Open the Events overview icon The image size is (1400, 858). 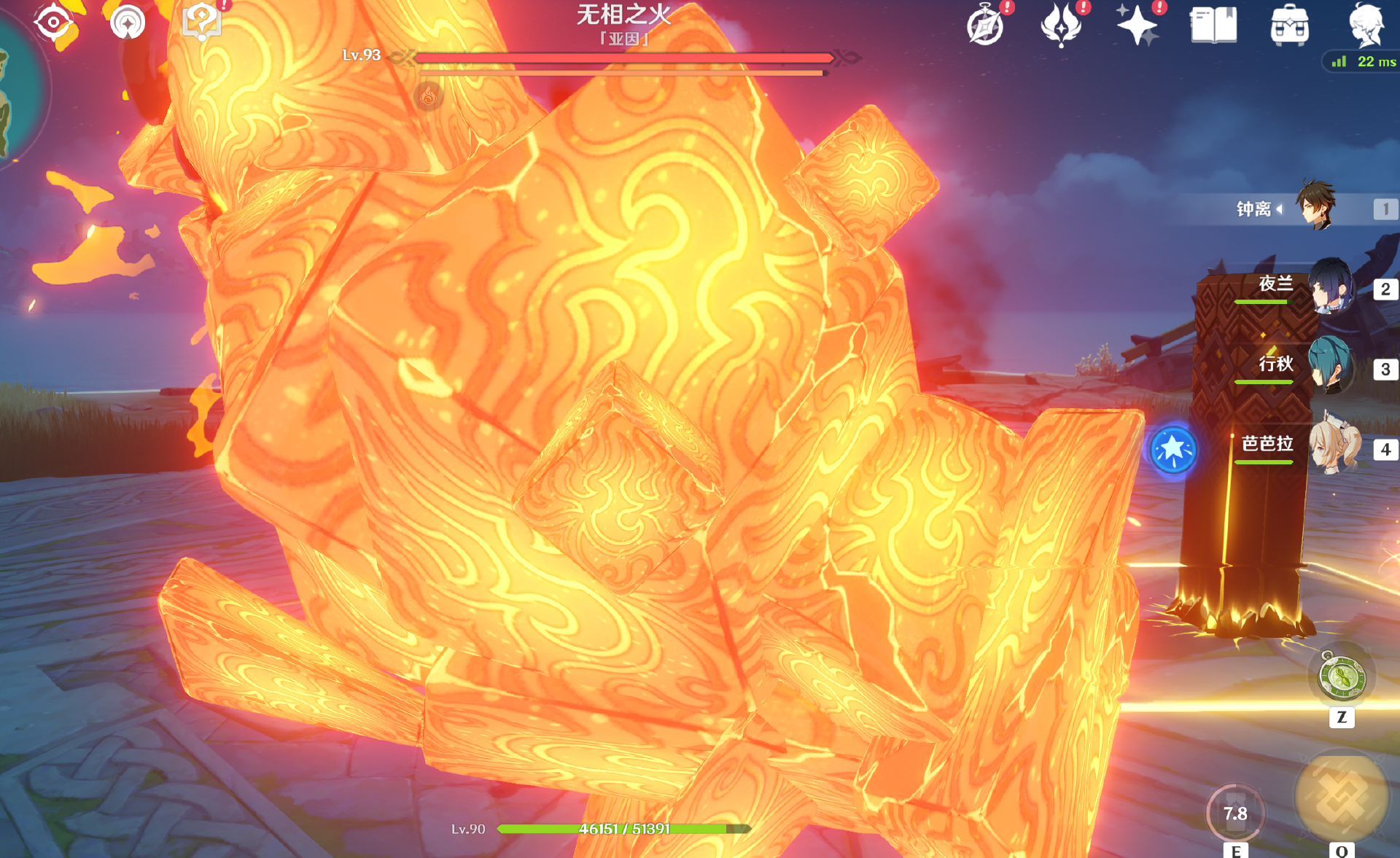tap(1061, 24)
